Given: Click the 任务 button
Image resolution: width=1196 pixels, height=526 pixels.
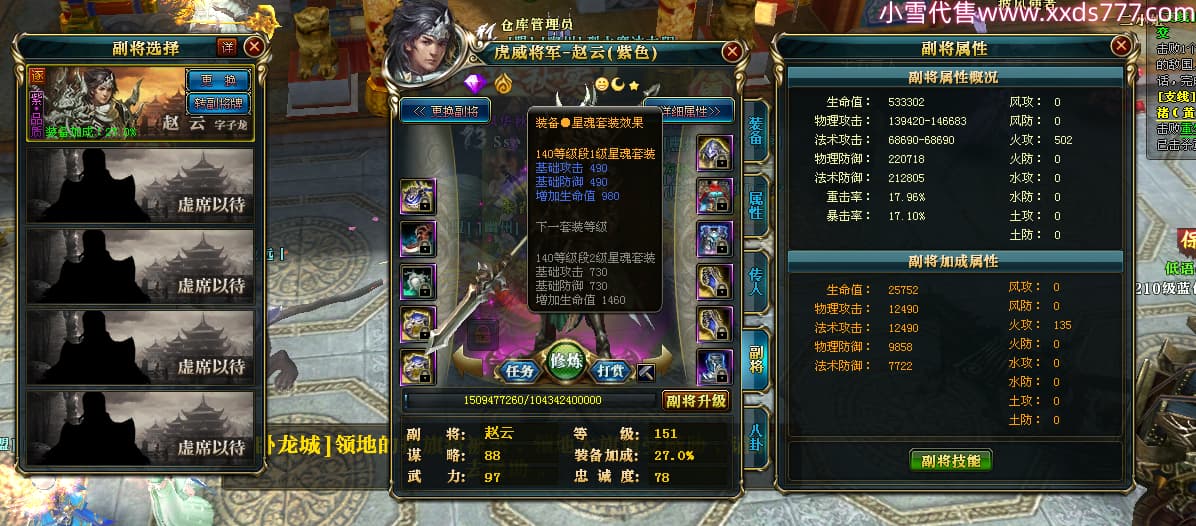Looking at the screenshot, I should tap(521, 370).
